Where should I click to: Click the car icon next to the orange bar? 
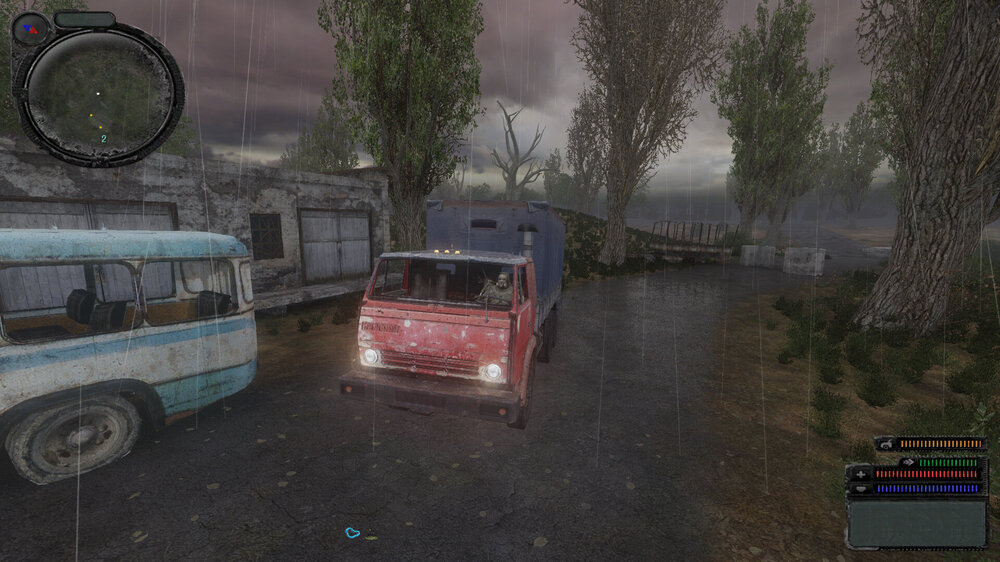pyautogui.click(x=886, y=443)
